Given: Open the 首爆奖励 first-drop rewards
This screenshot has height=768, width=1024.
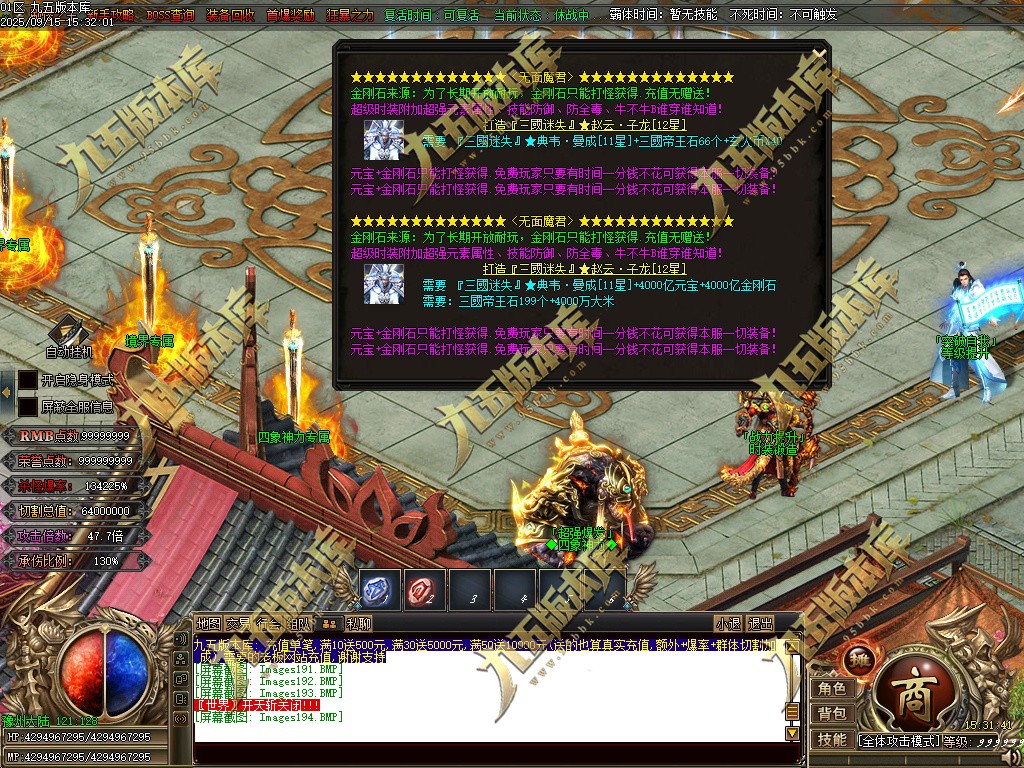Looking at the screenshot, I should (x=290, y=16).
